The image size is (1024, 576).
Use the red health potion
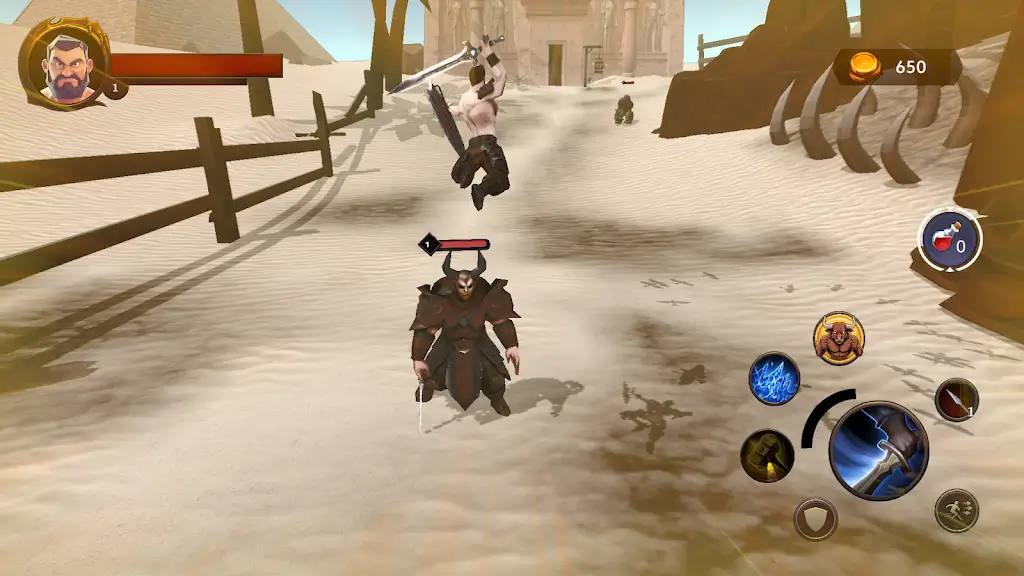click(950, 240)
